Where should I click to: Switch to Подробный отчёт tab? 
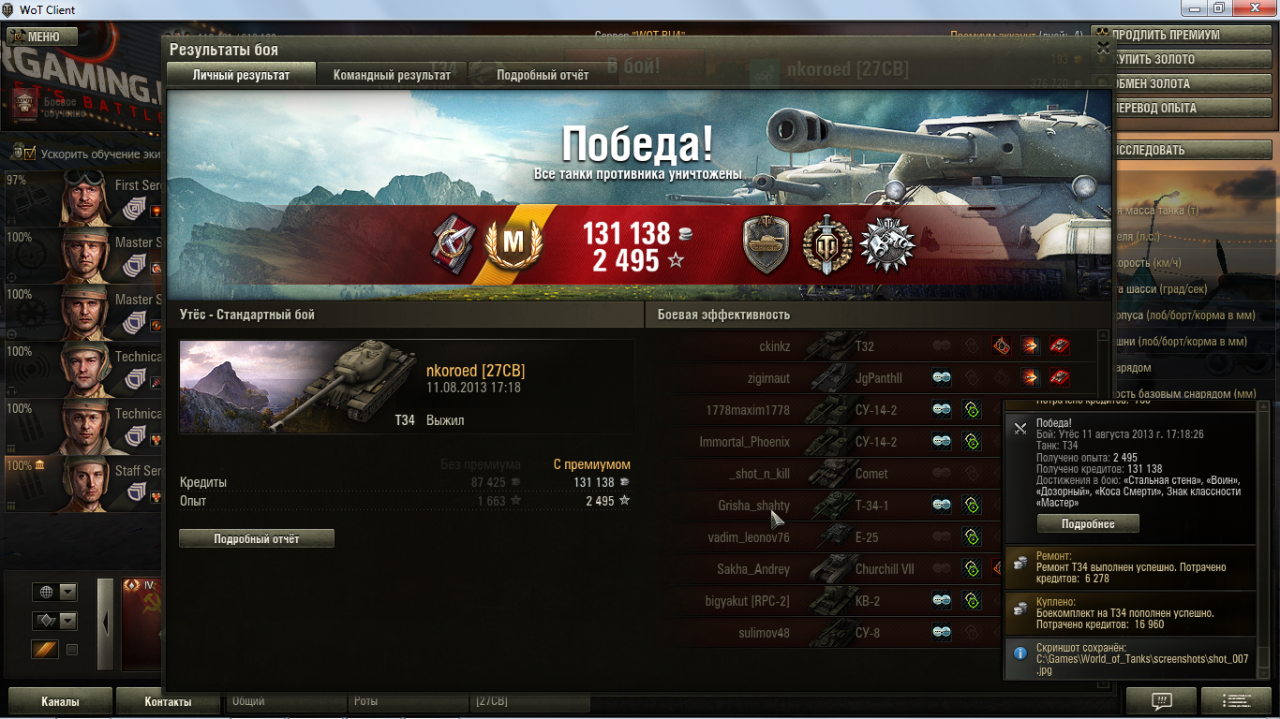click(542, 75)
